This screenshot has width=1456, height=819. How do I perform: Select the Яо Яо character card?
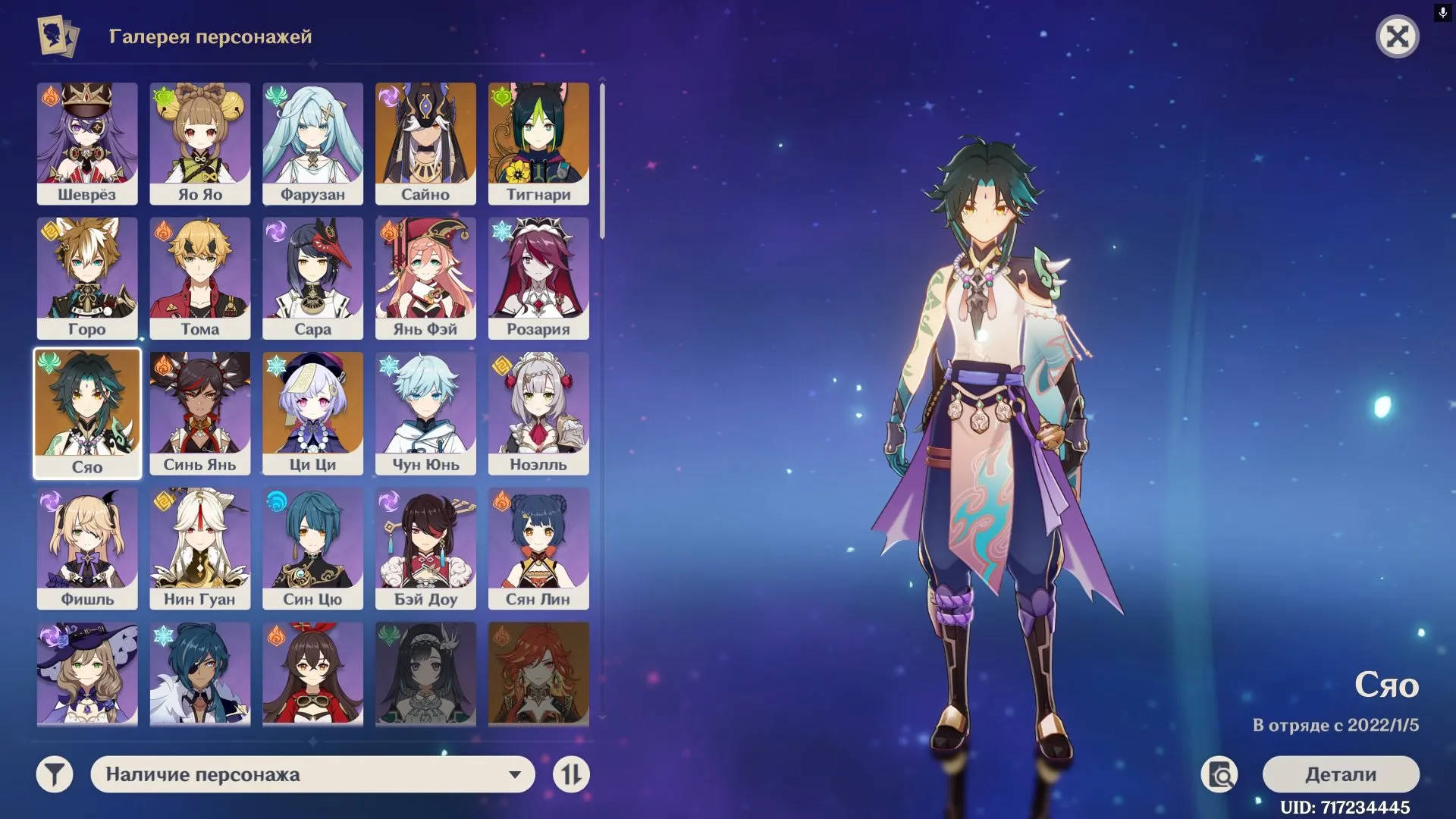coord(200,144)
